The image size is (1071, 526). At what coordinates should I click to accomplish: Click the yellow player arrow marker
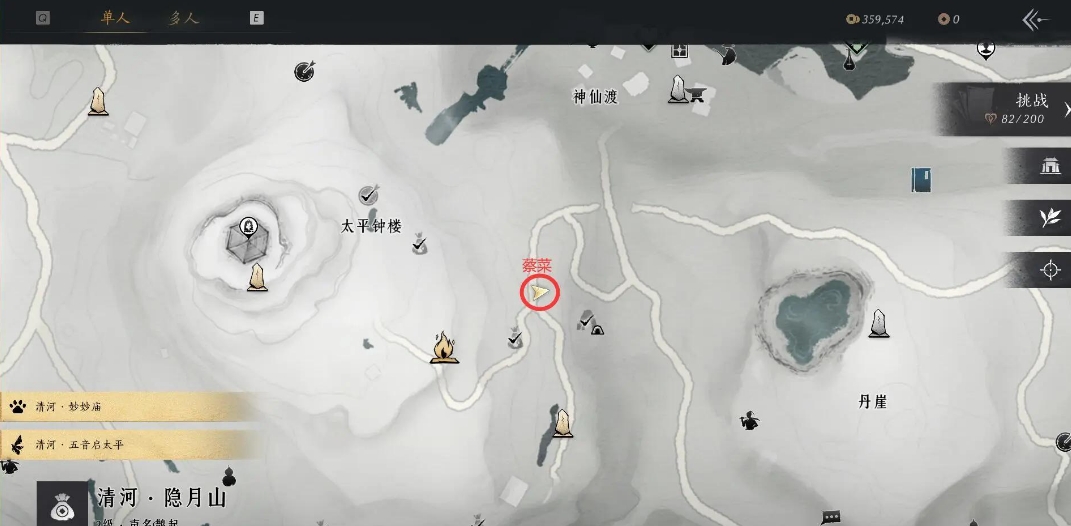pos(539,292)
